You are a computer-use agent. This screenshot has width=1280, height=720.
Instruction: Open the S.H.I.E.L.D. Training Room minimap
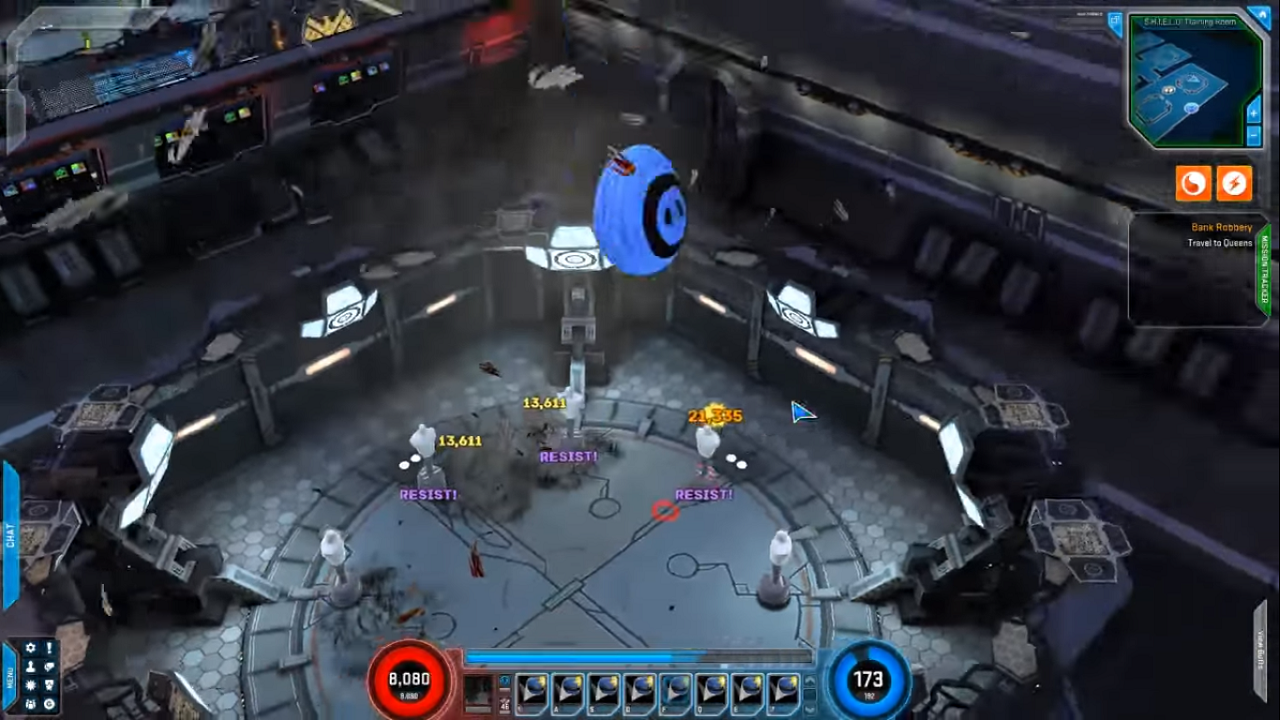(1190, 85)
